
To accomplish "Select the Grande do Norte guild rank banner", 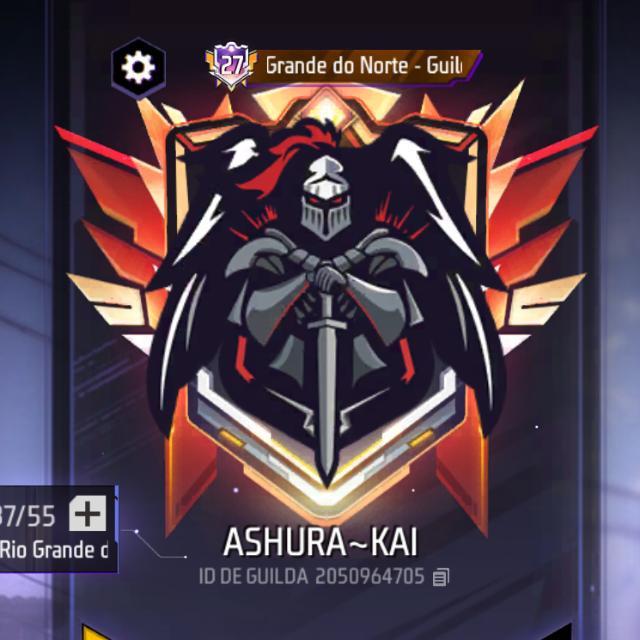I will pyautogui.click(x=364, y=66).
